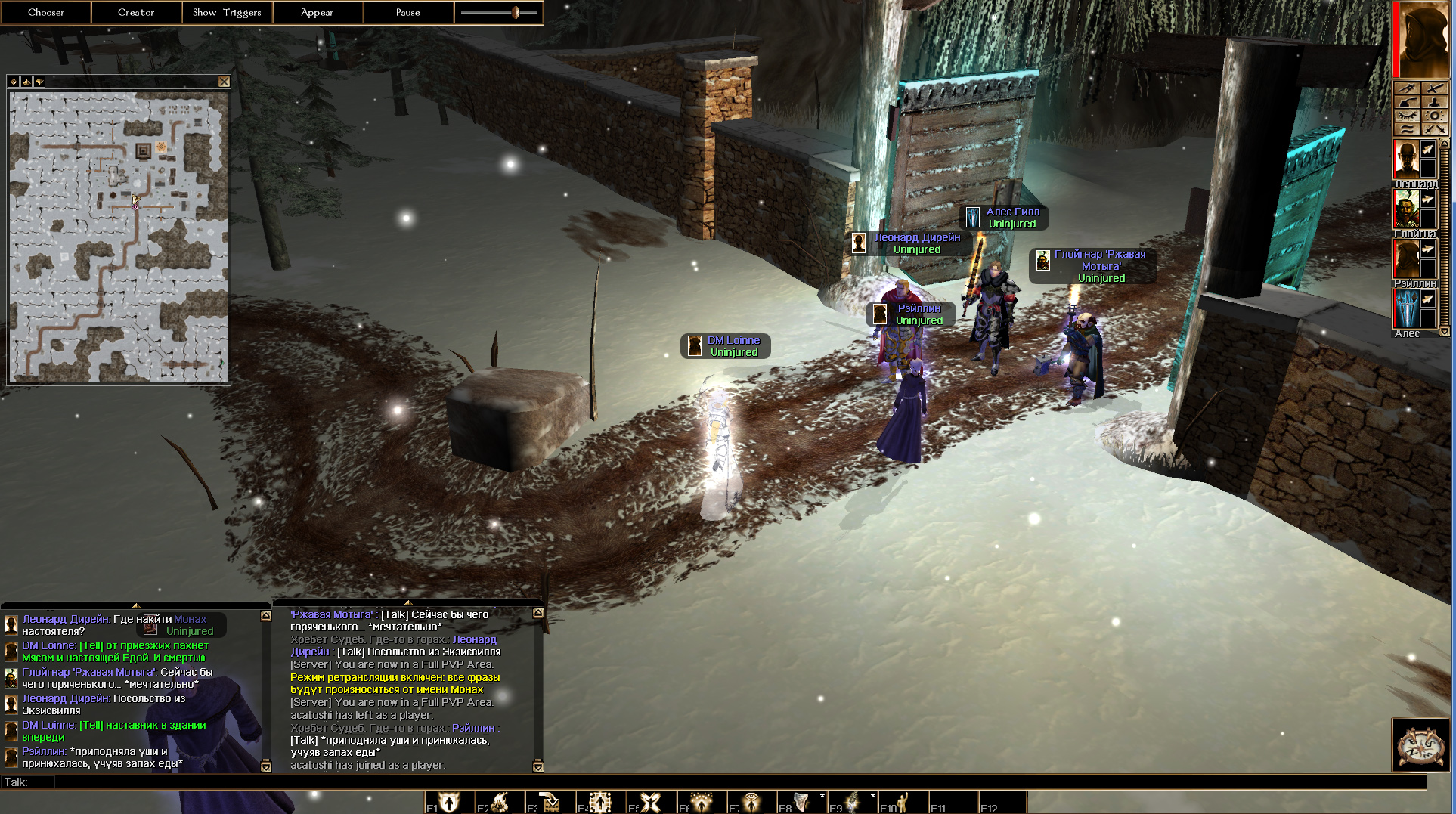
Task: Open the Creator panel
Action: 136,12
